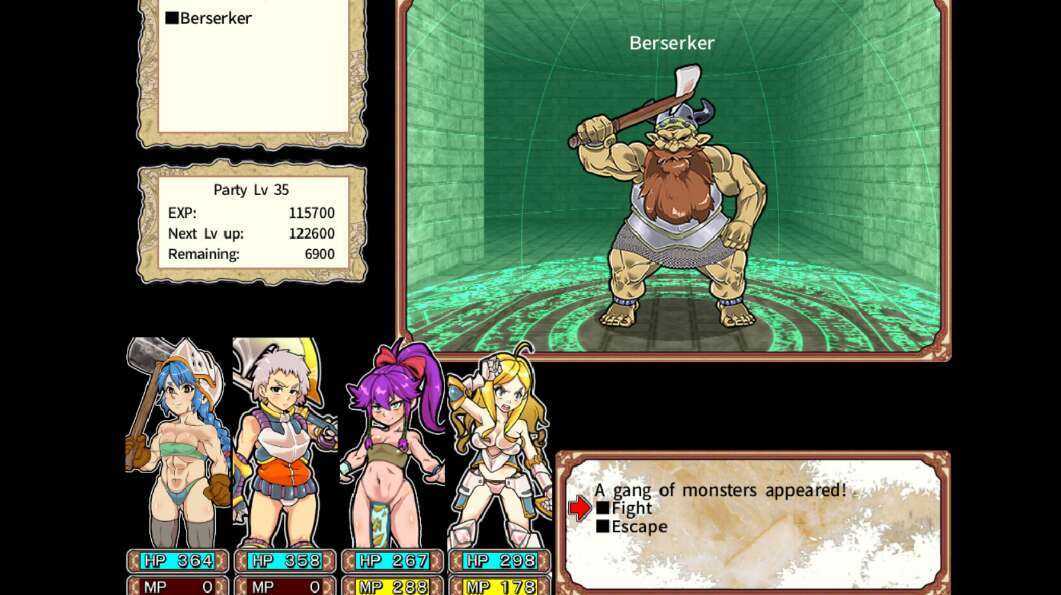Choose the Fight command

pos(631,508)
